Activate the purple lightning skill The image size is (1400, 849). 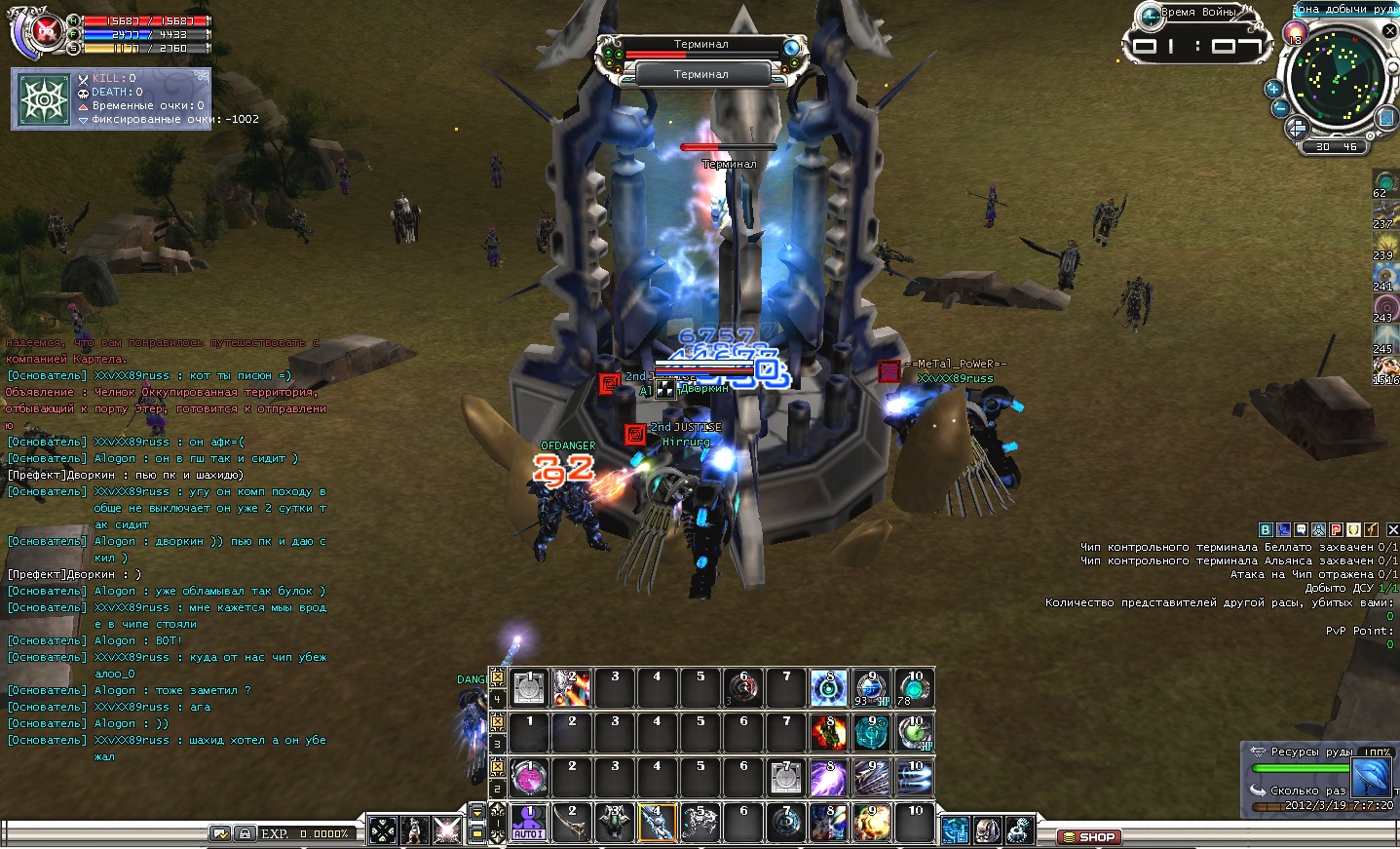tap(828, 778)
